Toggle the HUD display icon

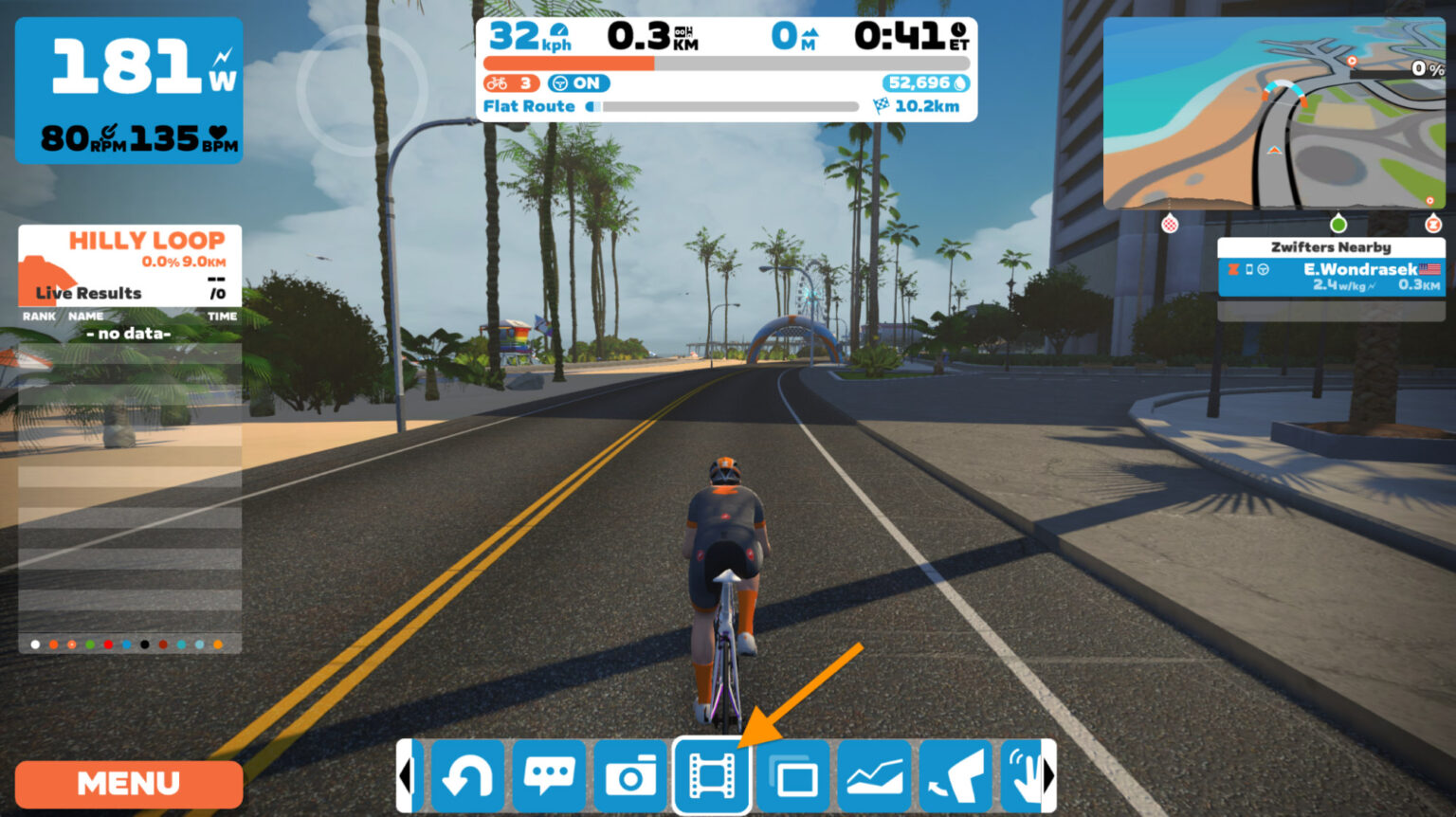point(793,775)
